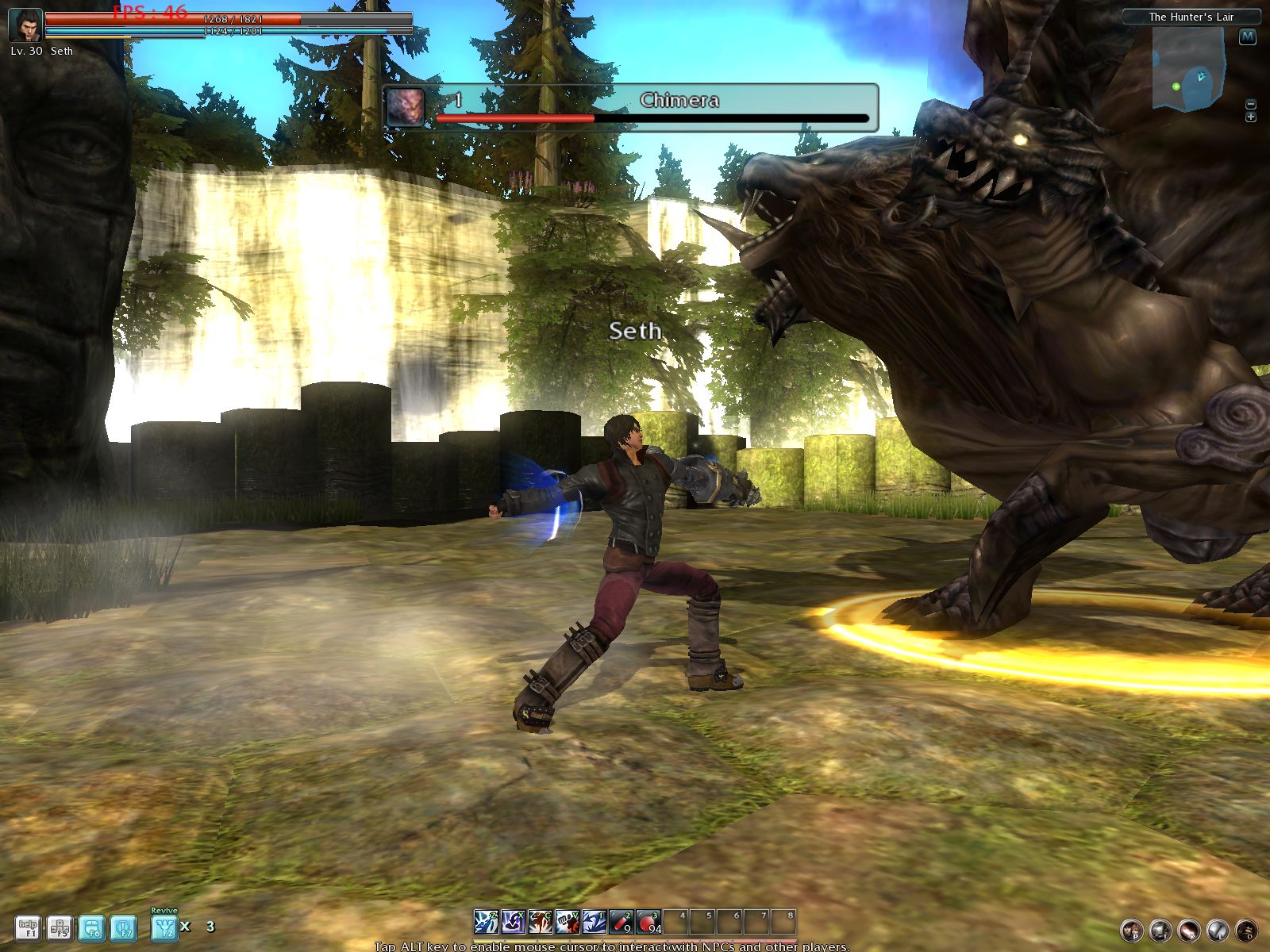The width and height of the screenshot is (1270, 952).
Task: Zoom in the minimap with plus button
Action: (x=1251, y=117)
